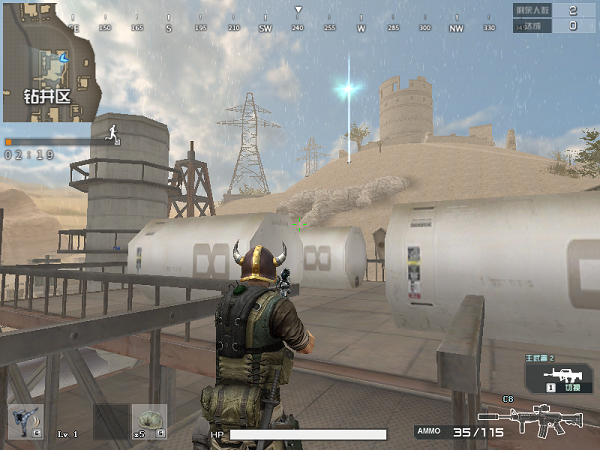This screenshot has height=450, width=600.
Task: Select the grenade item slot with x5
Action: (149, 421)
